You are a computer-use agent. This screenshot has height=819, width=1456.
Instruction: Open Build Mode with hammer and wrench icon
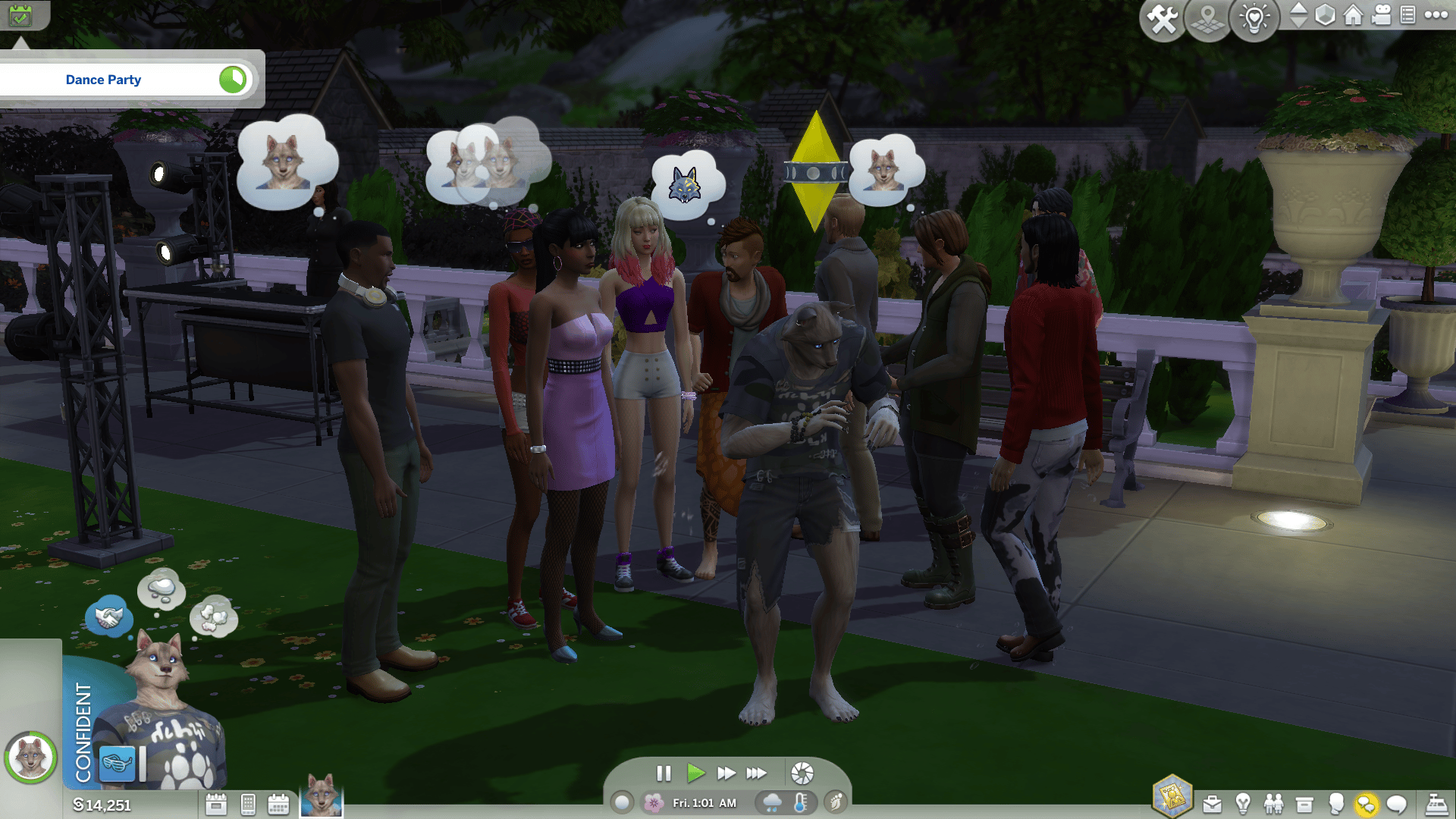click(x=1162, y=20)
